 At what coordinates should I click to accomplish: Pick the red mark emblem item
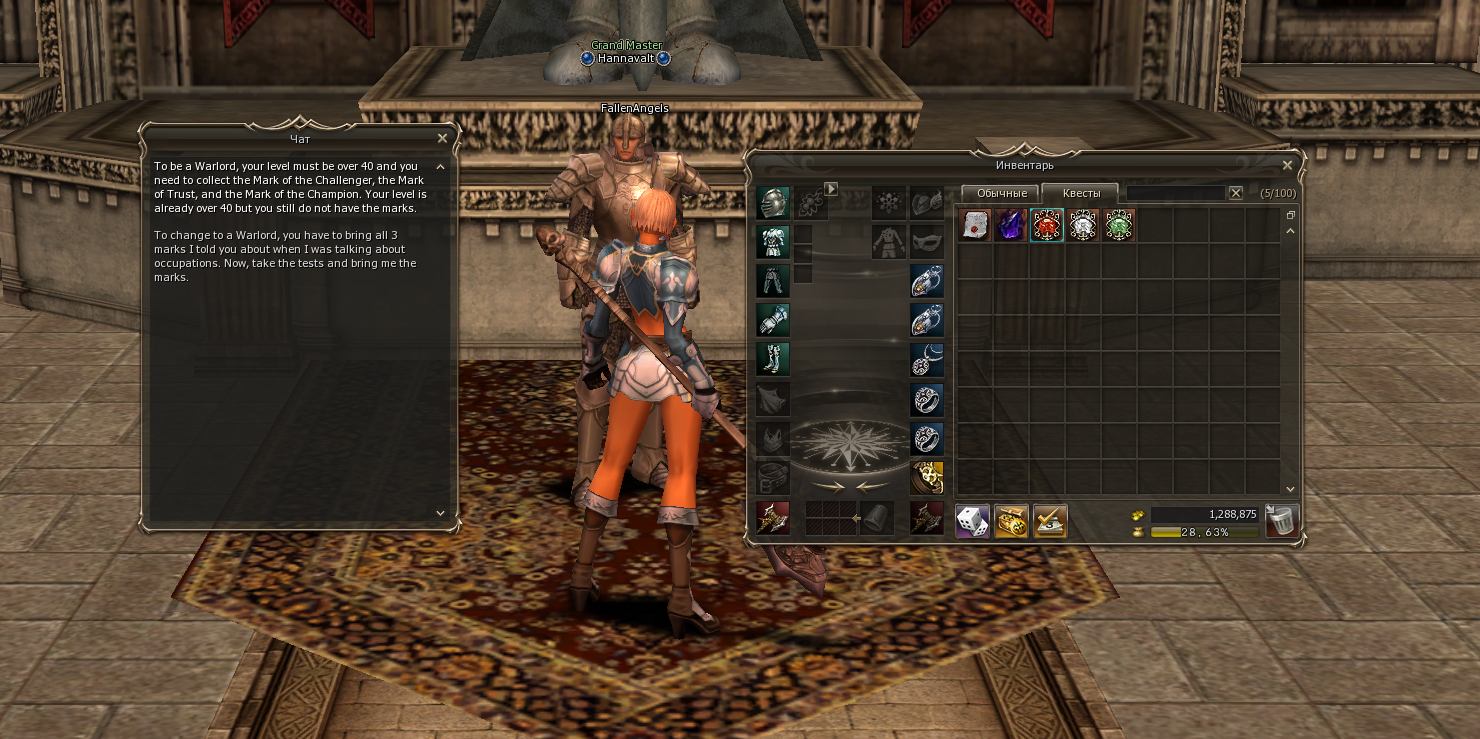click(1047, 226)
